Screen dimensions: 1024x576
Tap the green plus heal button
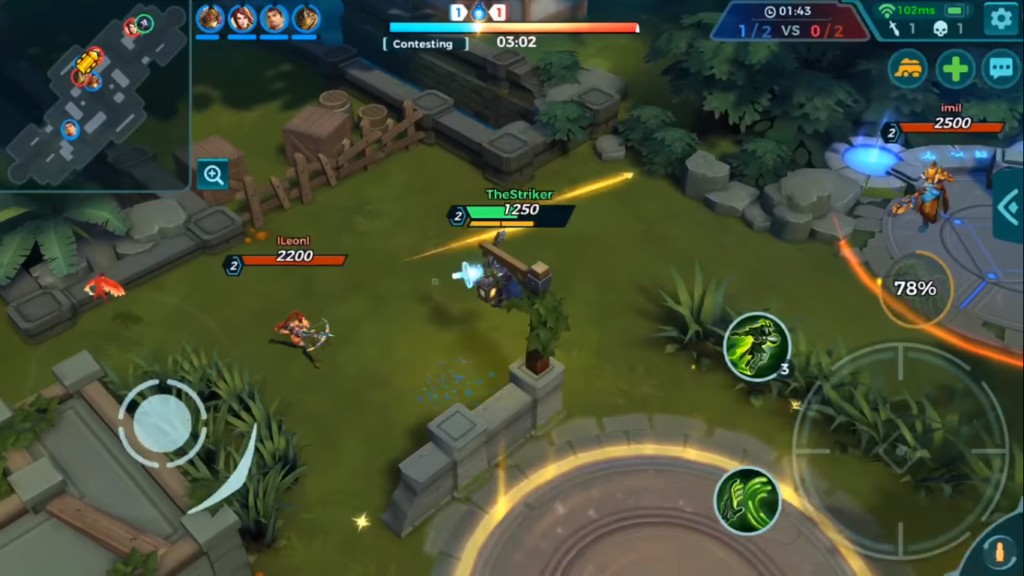(955, 69)
